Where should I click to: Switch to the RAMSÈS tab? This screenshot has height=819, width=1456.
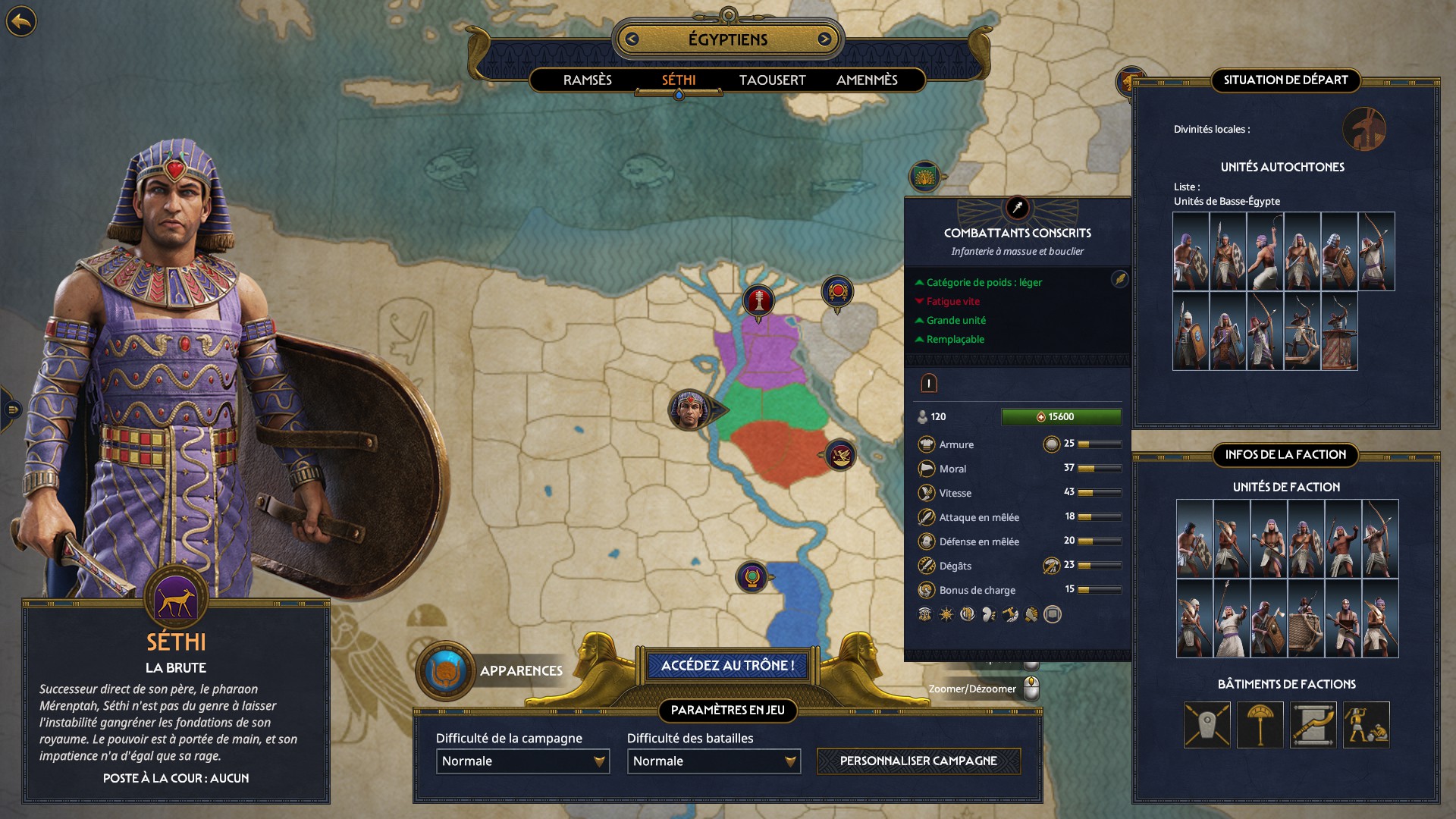588,80
